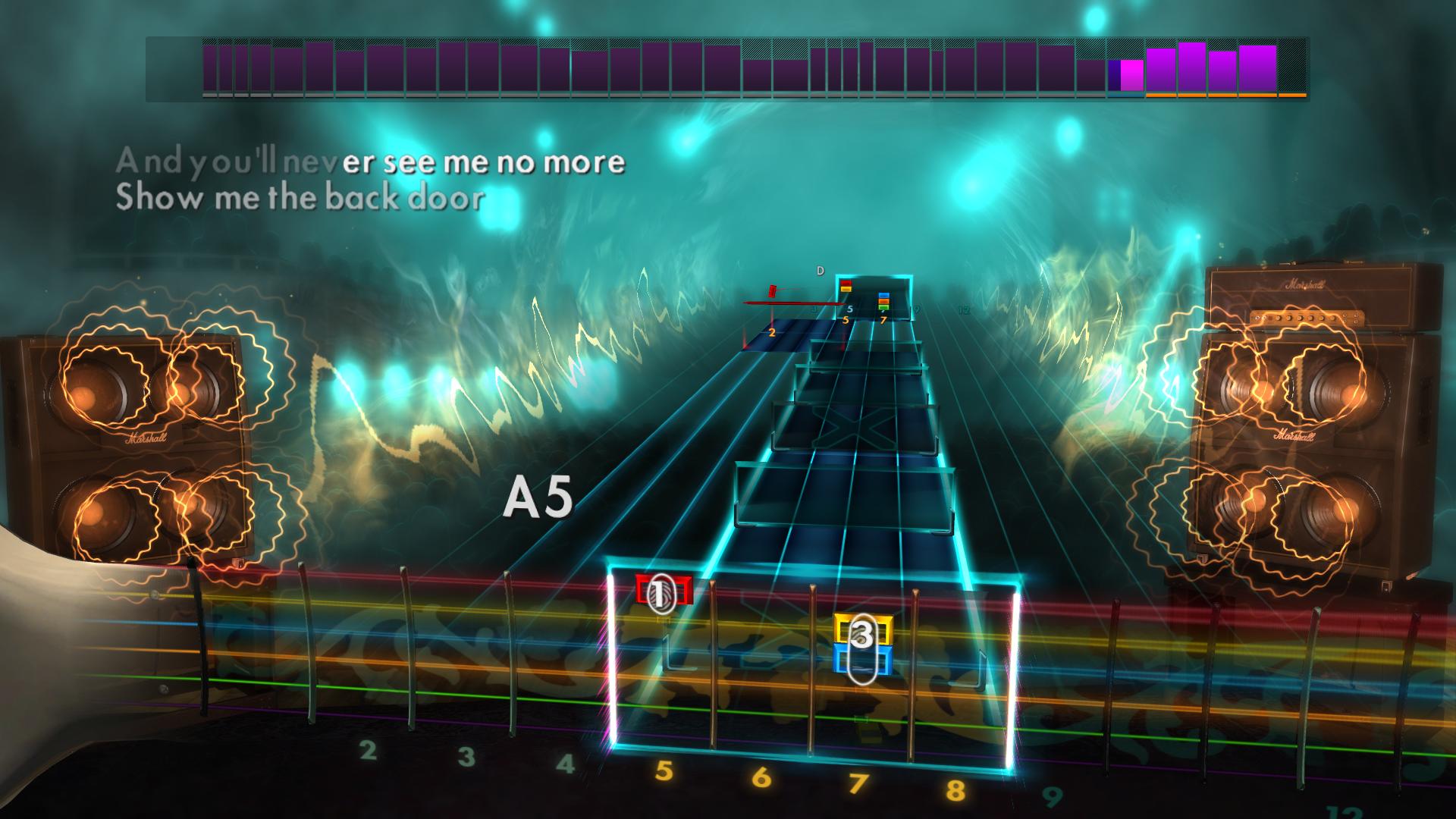Click the yellow finger-3 chord note

point(862,629)
